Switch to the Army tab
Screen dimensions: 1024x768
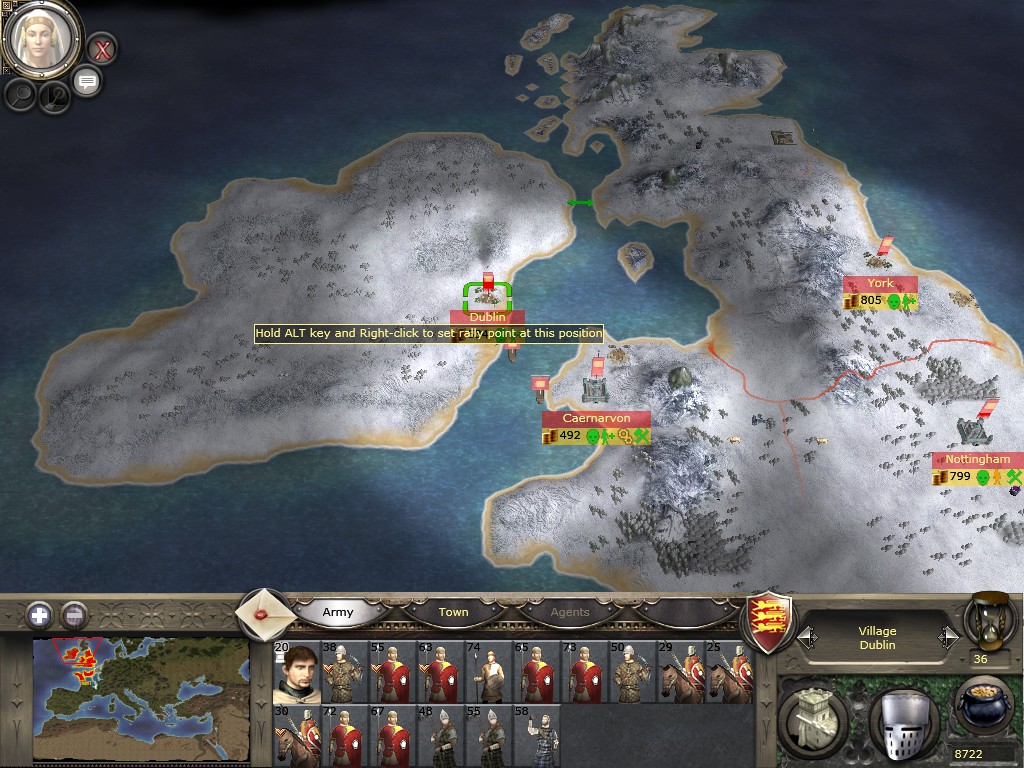click(338, 612)
